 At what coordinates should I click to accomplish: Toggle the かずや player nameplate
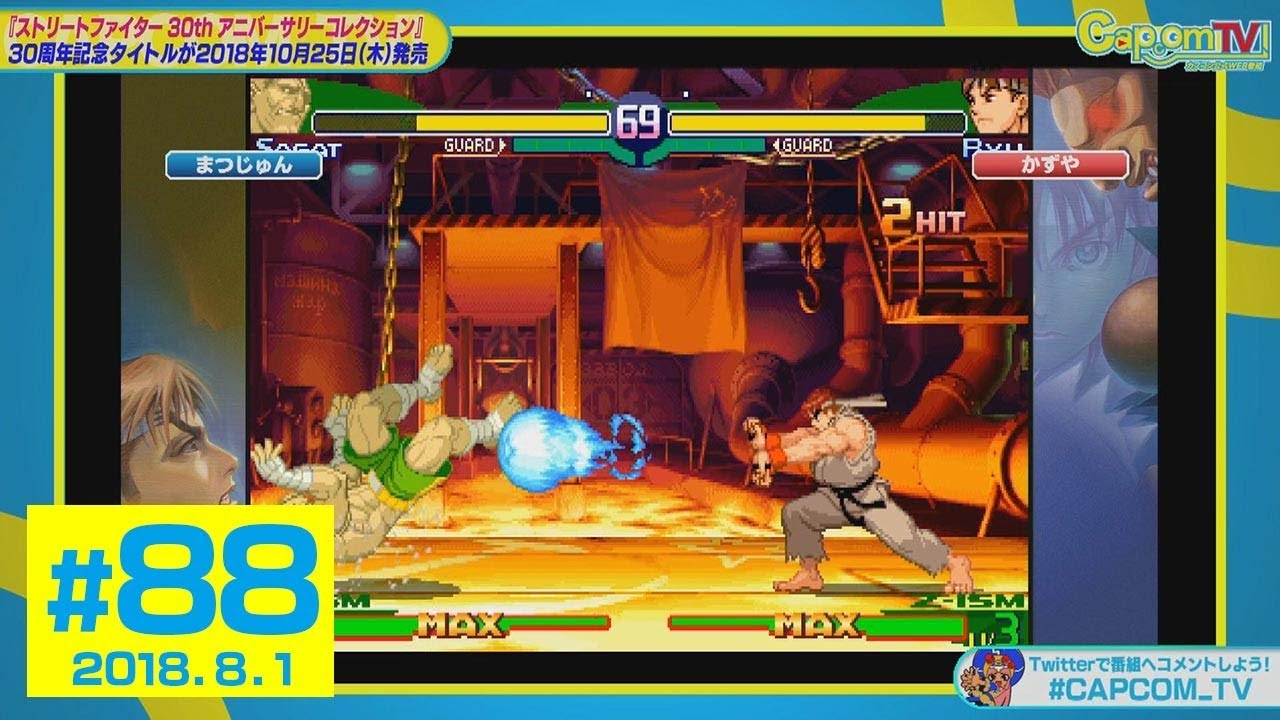(1052, 165)
